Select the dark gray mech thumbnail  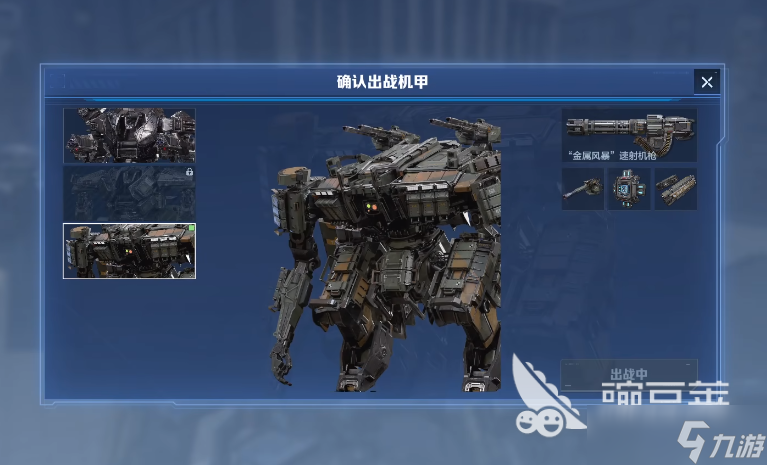pos(129,135)
